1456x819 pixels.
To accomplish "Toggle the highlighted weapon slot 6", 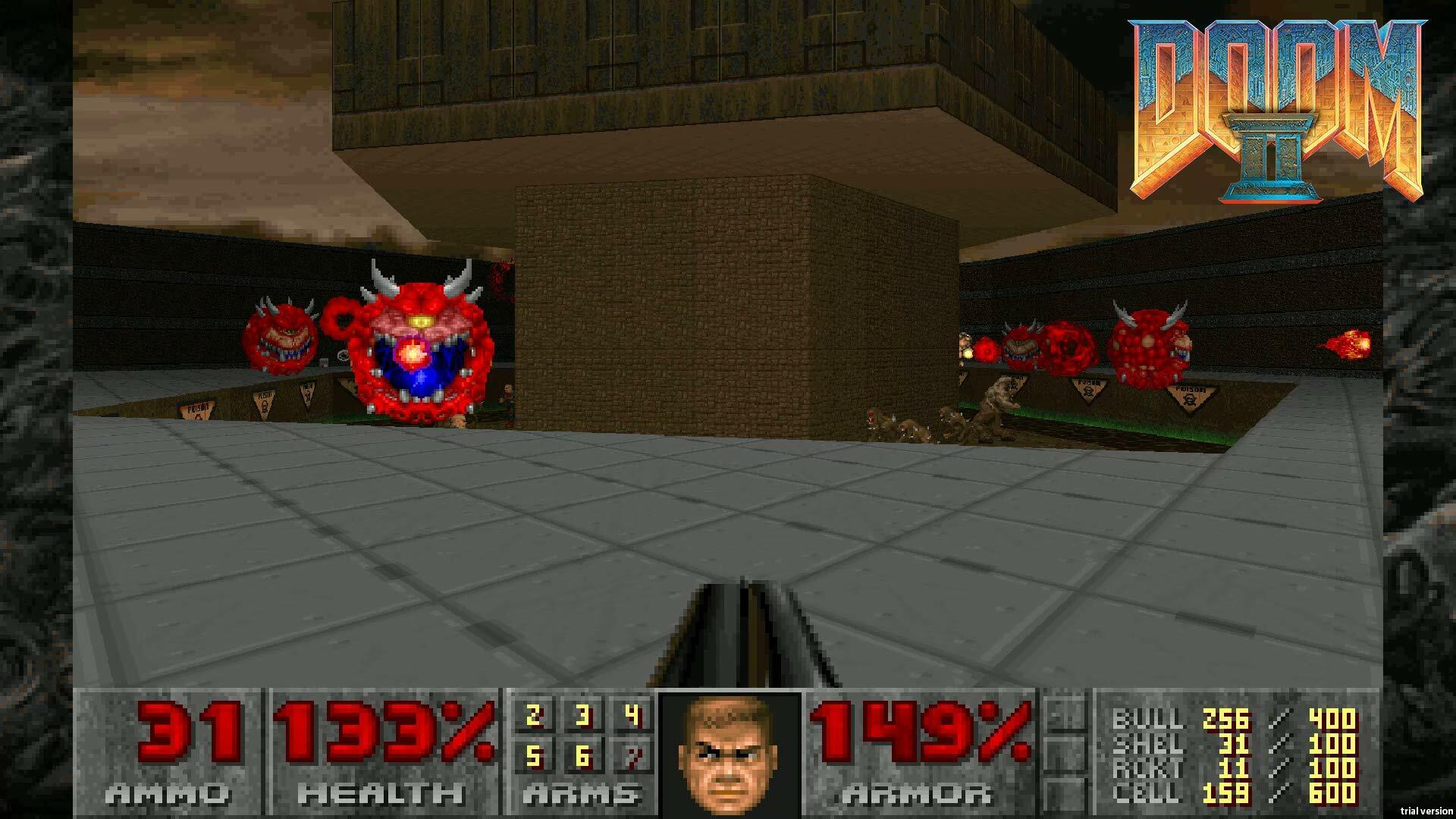I will 582,755.
